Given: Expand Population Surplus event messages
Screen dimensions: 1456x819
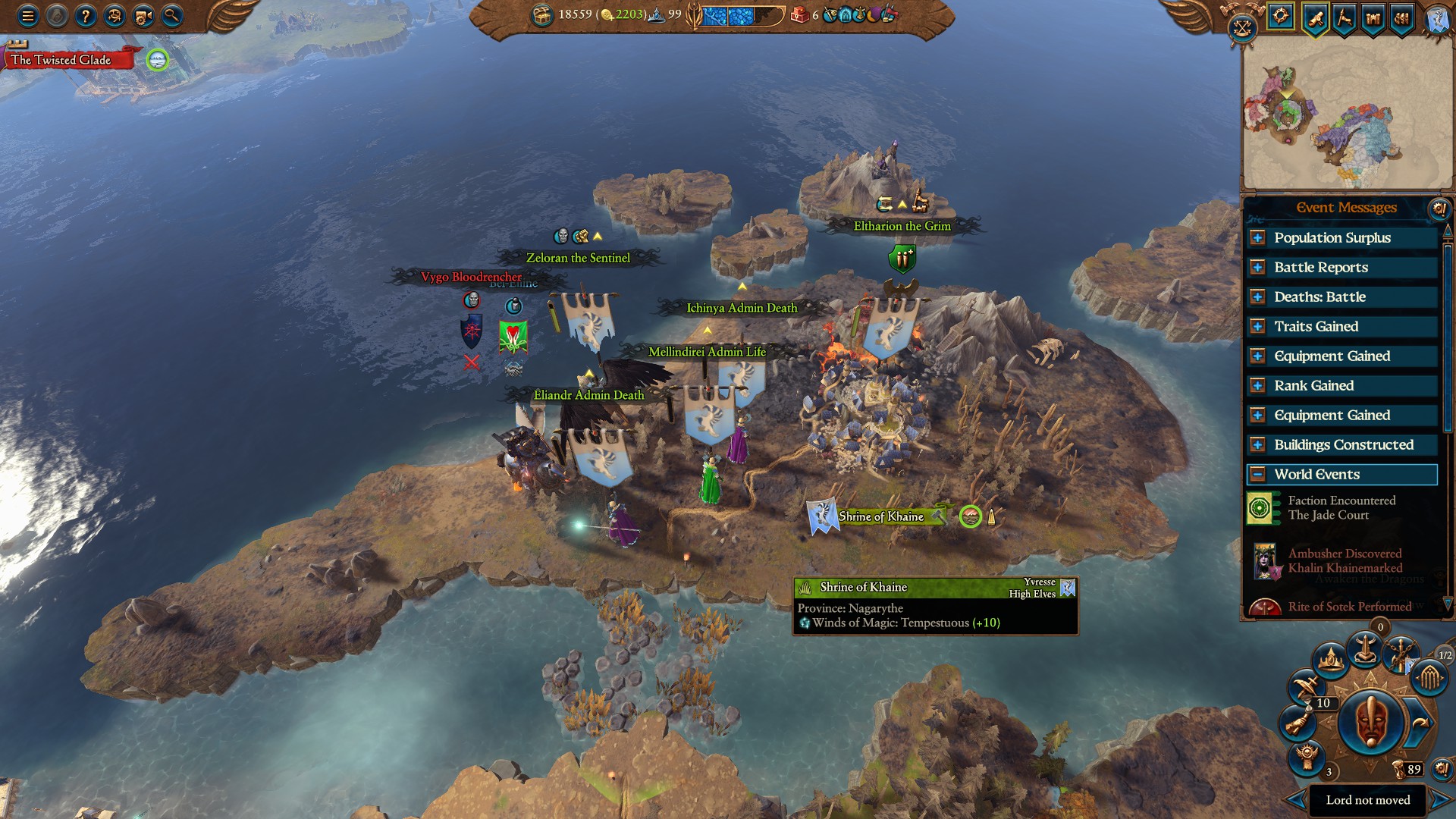Looking at the screenshot, I should pos(1257,238).
